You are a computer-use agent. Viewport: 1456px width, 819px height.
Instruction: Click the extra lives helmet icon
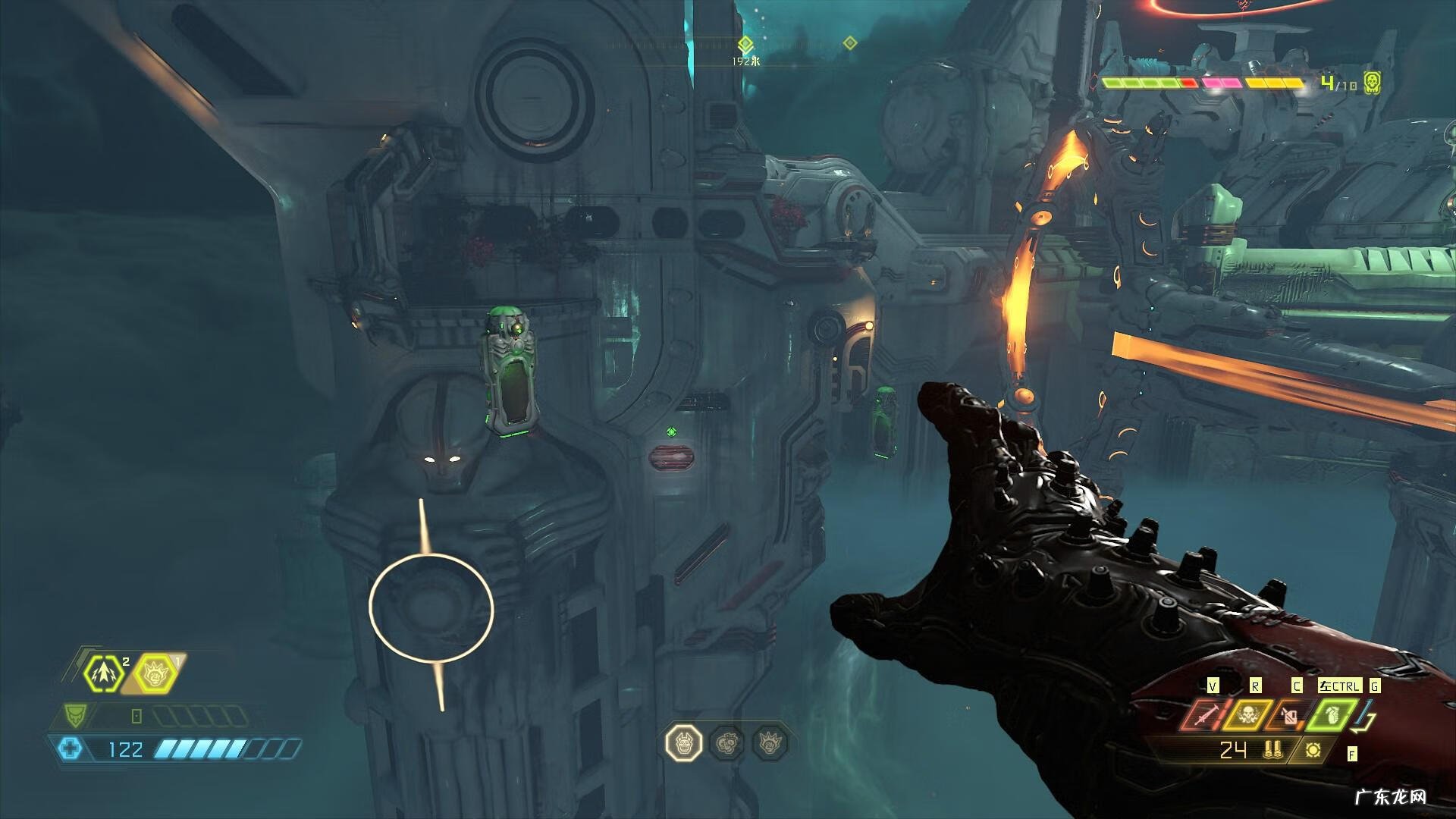coord(1371,83)
